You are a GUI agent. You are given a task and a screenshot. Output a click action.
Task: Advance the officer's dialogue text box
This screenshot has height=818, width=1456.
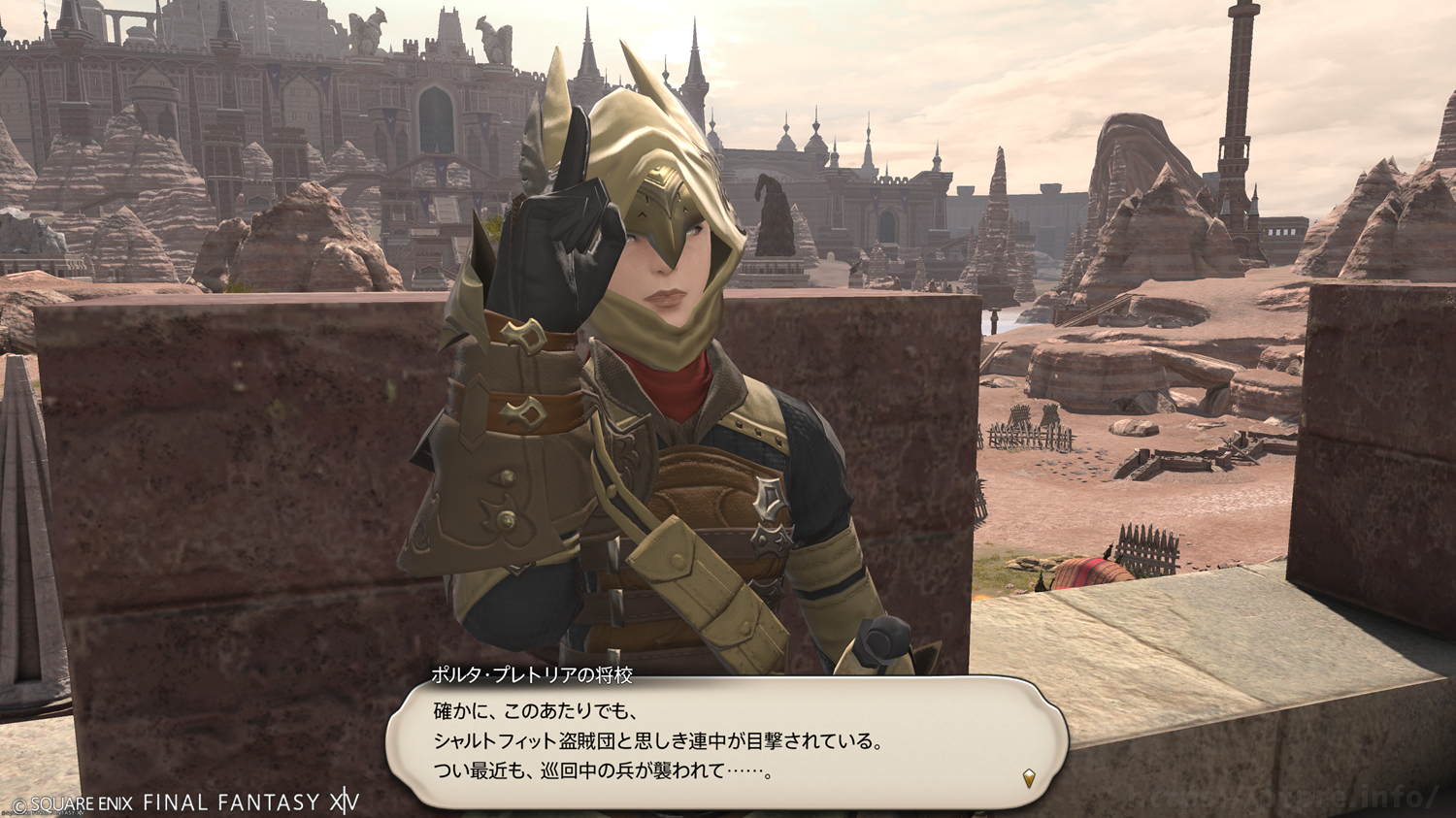(x=728, y=742)
